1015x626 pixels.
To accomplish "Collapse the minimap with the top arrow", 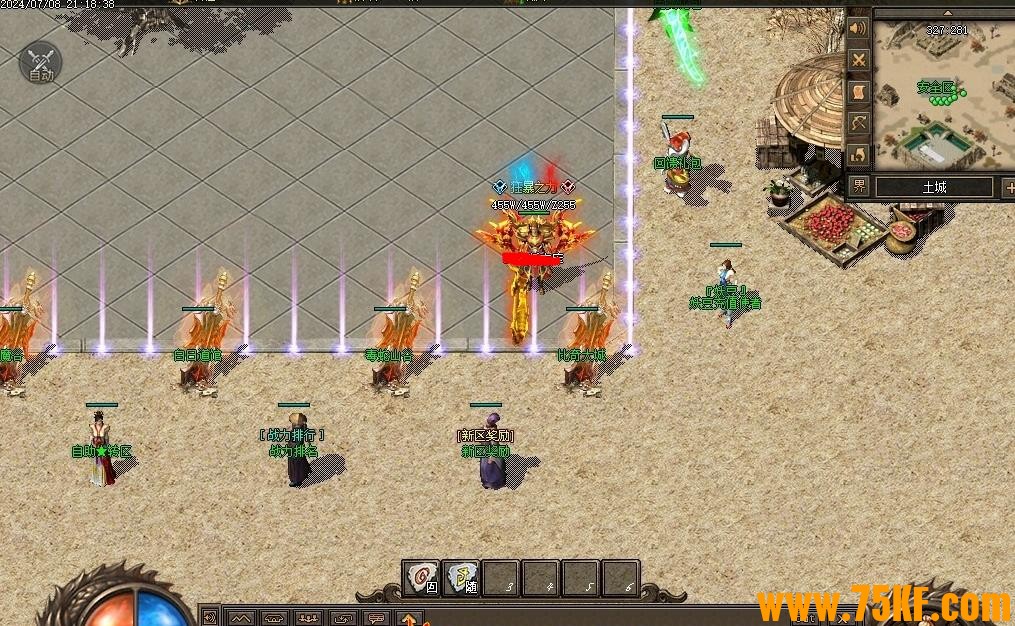I will pyautogui.click(x=947, y=13).
